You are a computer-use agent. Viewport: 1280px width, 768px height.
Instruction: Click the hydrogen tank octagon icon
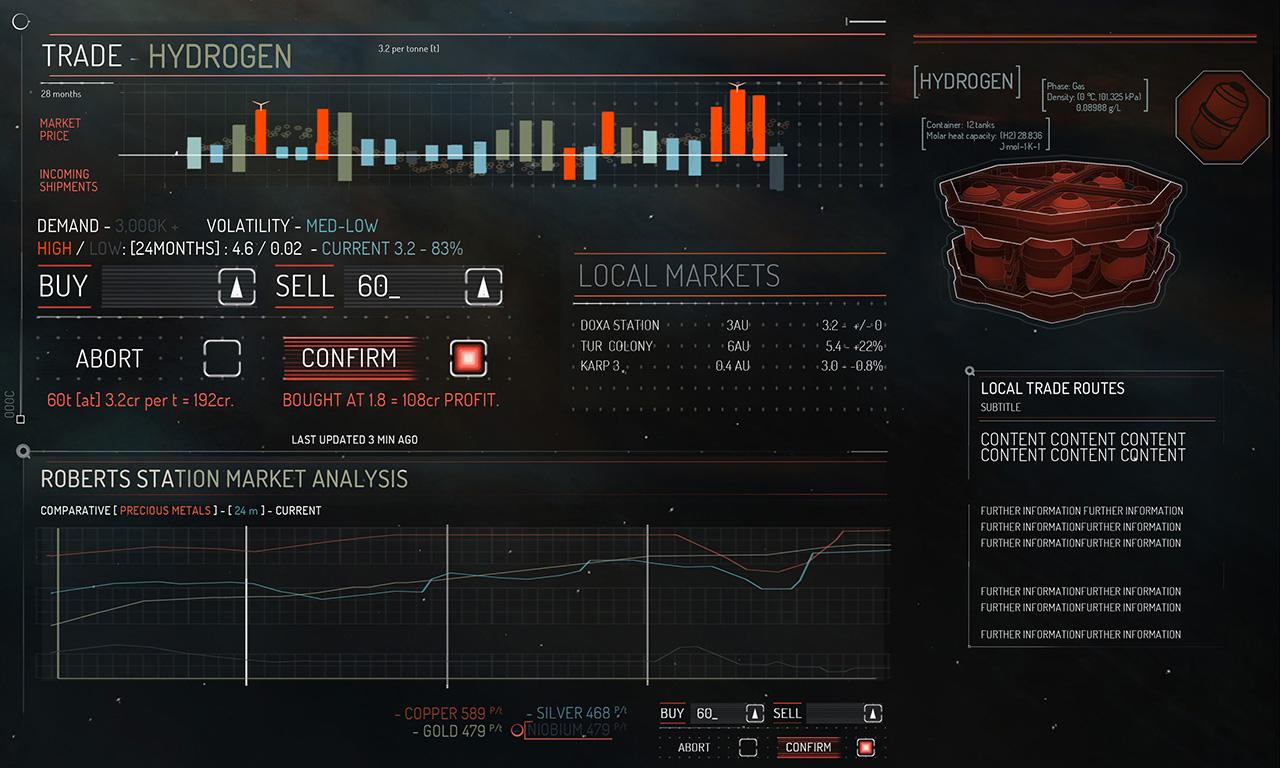click(x=1221, y=116)
